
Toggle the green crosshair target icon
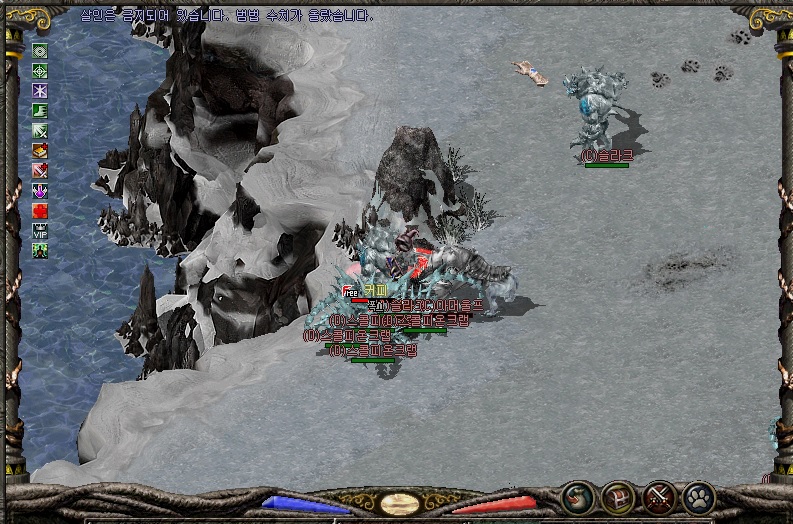(x=40, y=70)
